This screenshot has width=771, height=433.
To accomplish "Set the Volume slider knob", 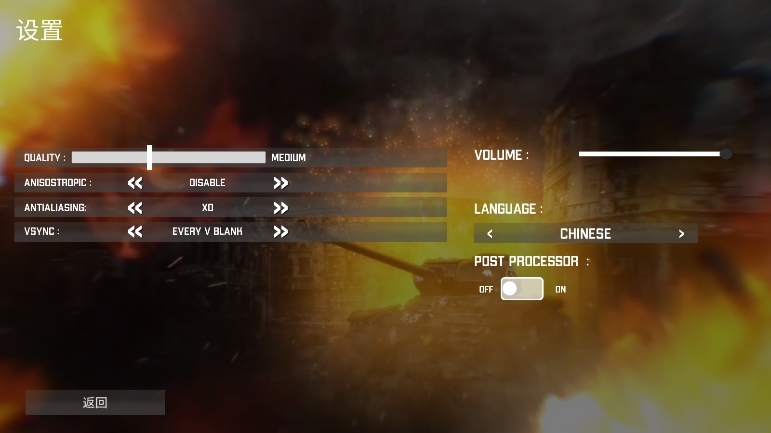I will [x=725, y=154].
